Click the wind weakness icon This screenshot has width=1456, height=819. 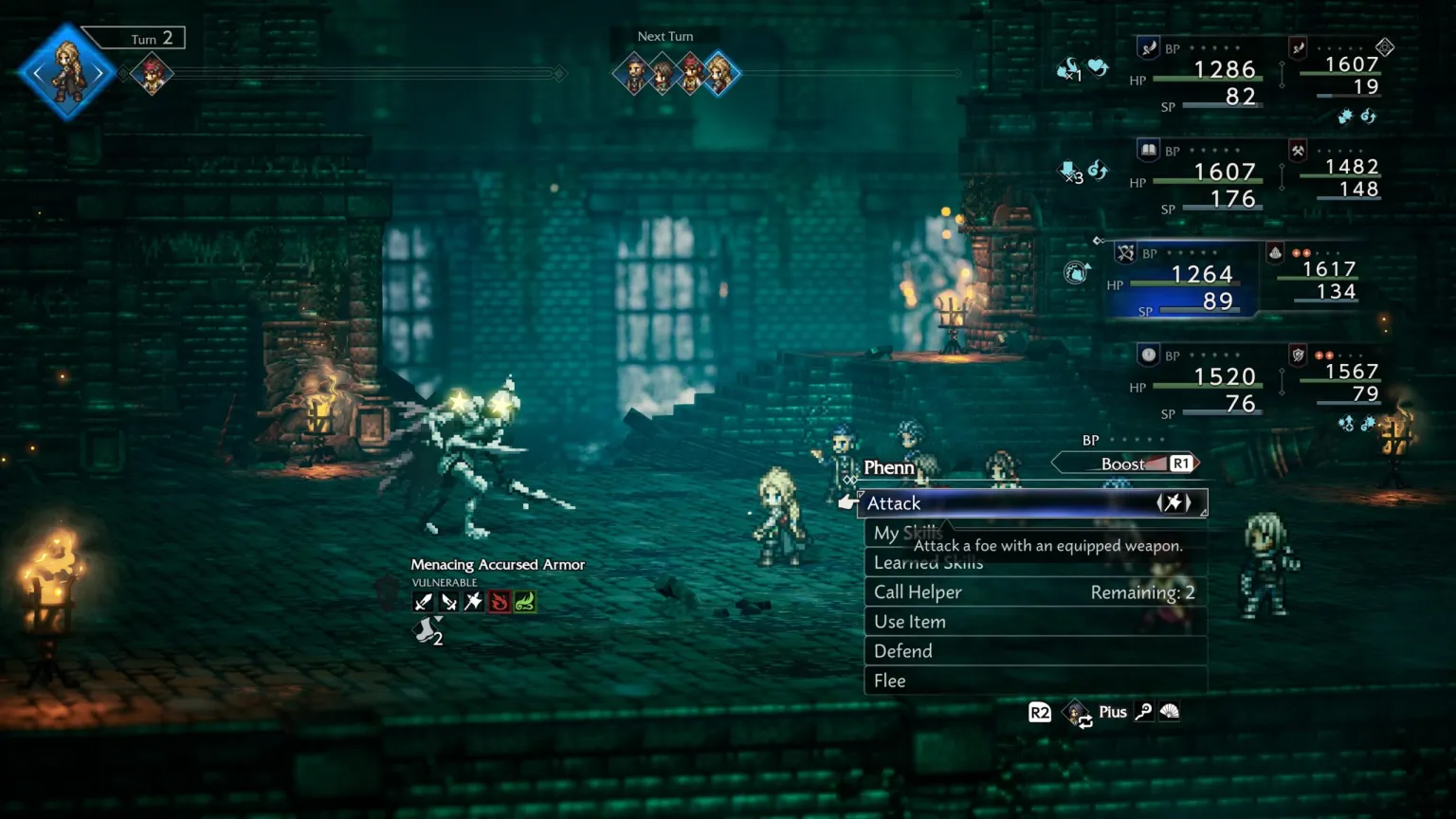(524, 602)
